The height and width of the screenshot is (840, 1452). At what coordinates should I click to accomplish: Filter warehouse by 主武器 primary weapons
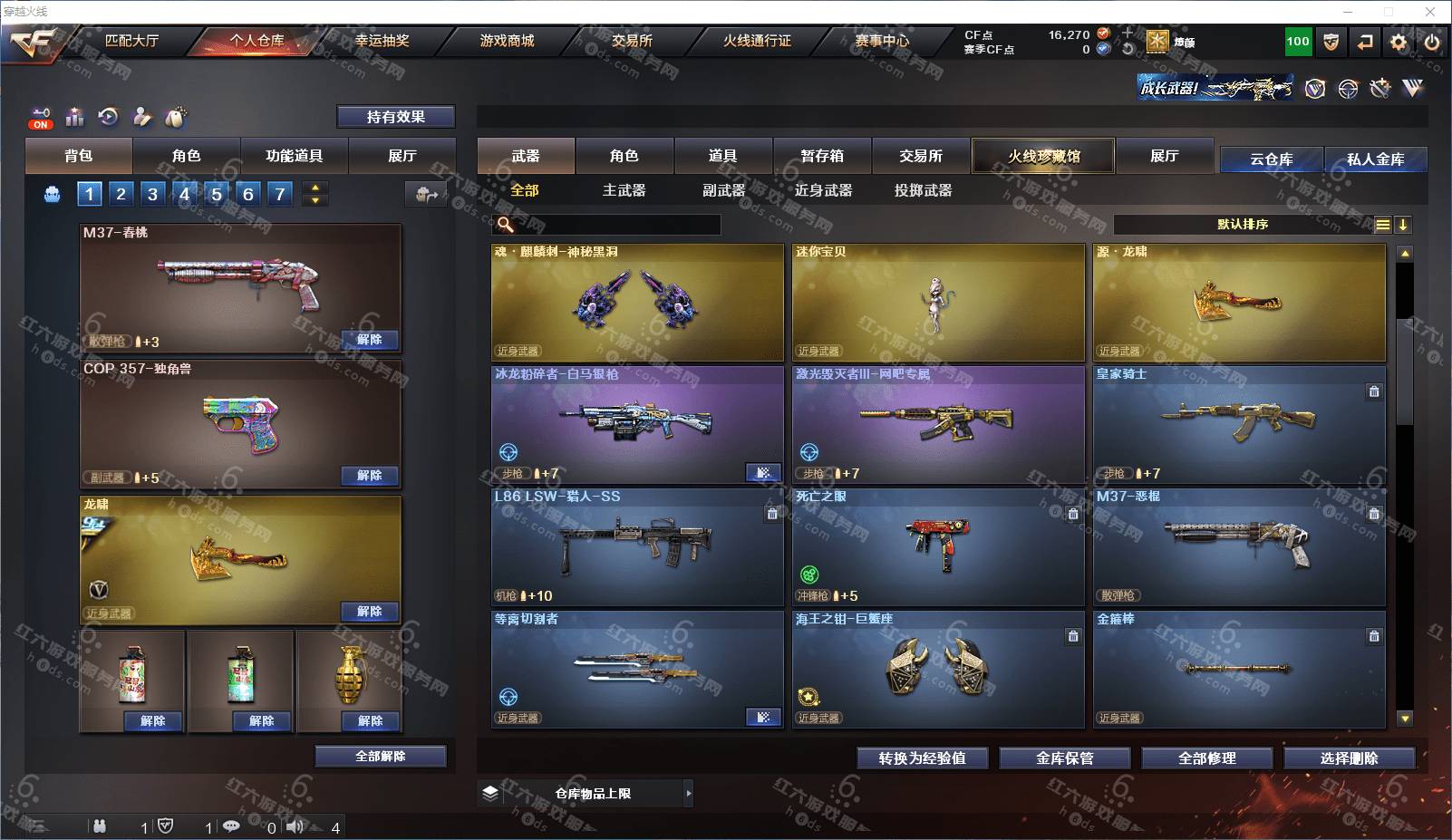point(624,190)
